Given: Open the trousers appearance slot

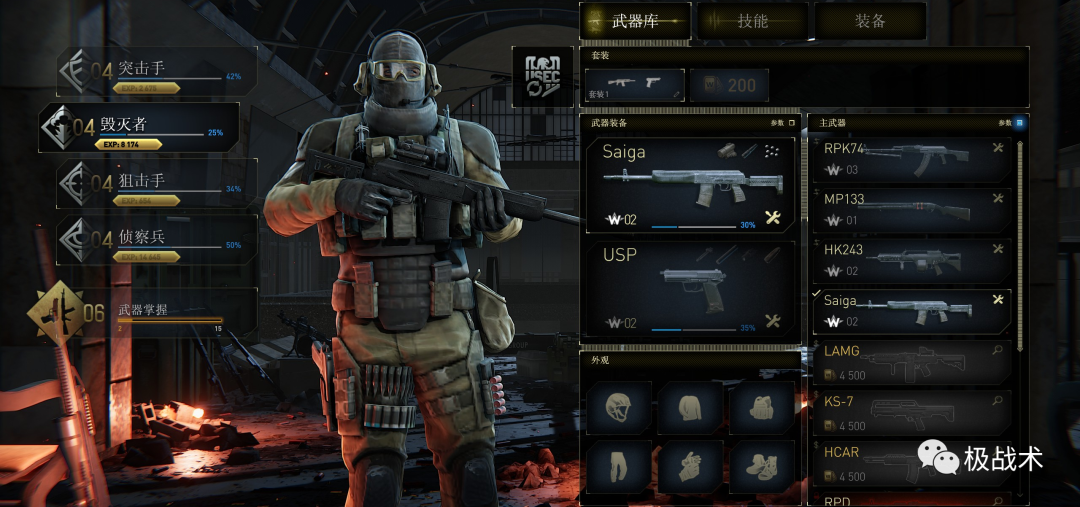Looking at the screenshot, I should click(619, 467).
